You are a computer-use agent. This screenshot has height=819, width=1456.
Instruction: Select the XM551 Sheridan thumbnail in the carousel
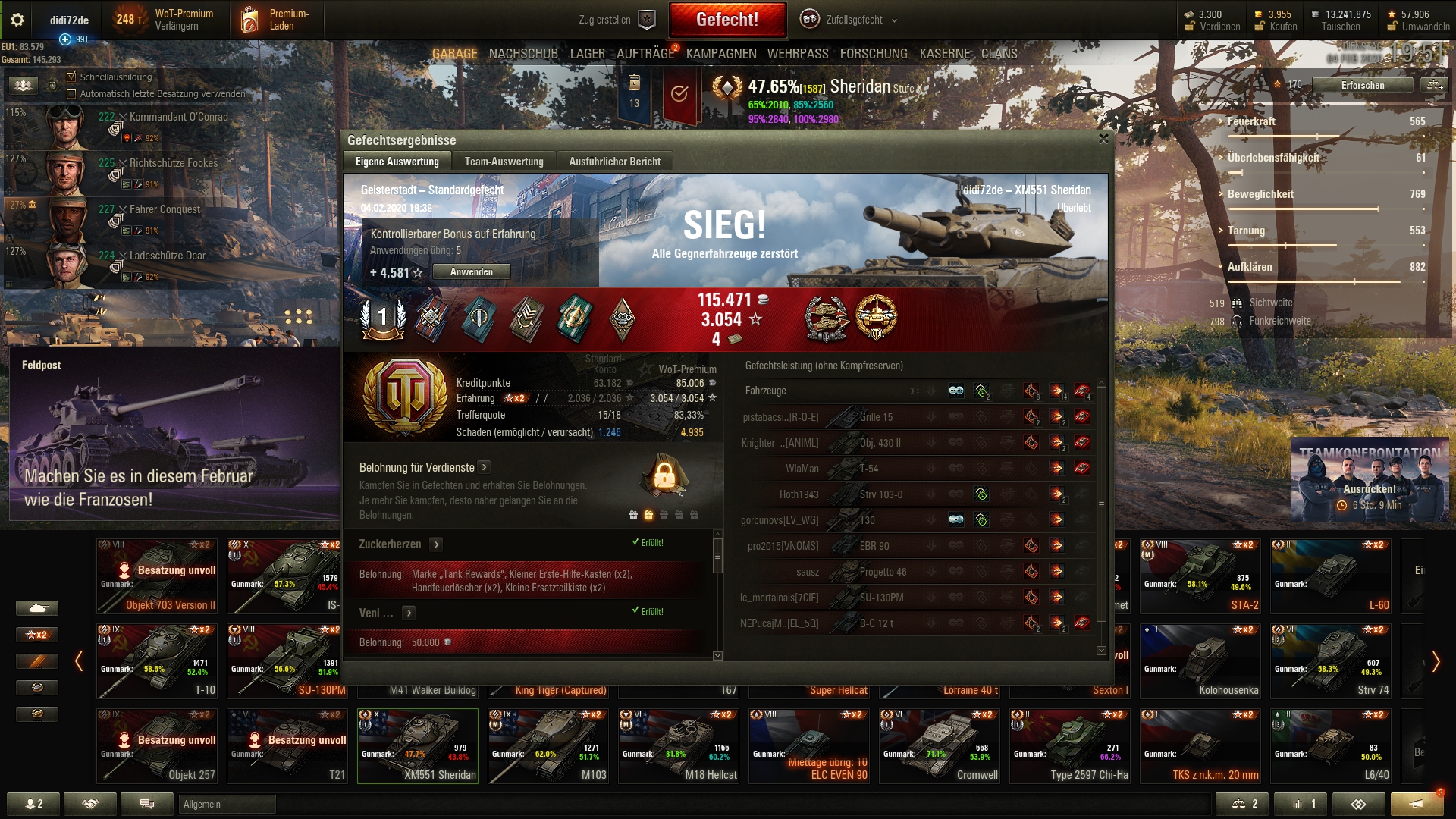click(x=418, y=745)
